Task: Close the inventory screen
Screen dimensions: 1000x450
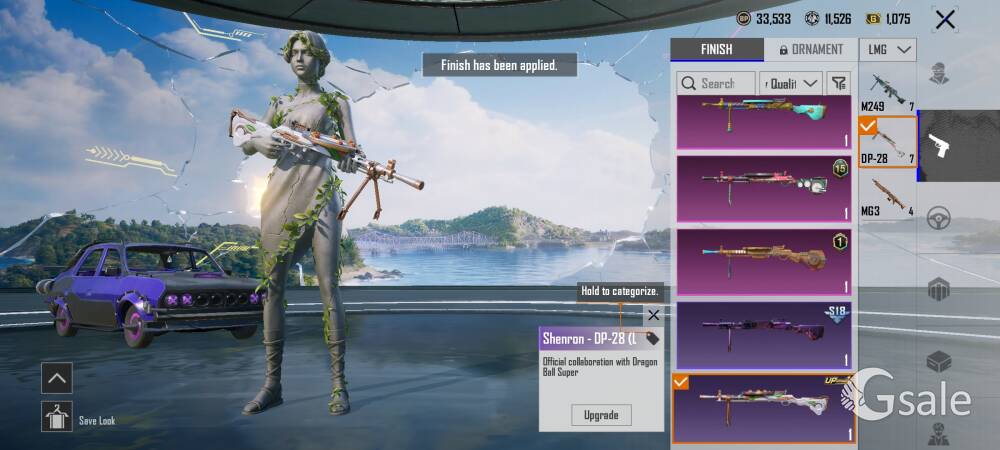Action: pos(944,19)
